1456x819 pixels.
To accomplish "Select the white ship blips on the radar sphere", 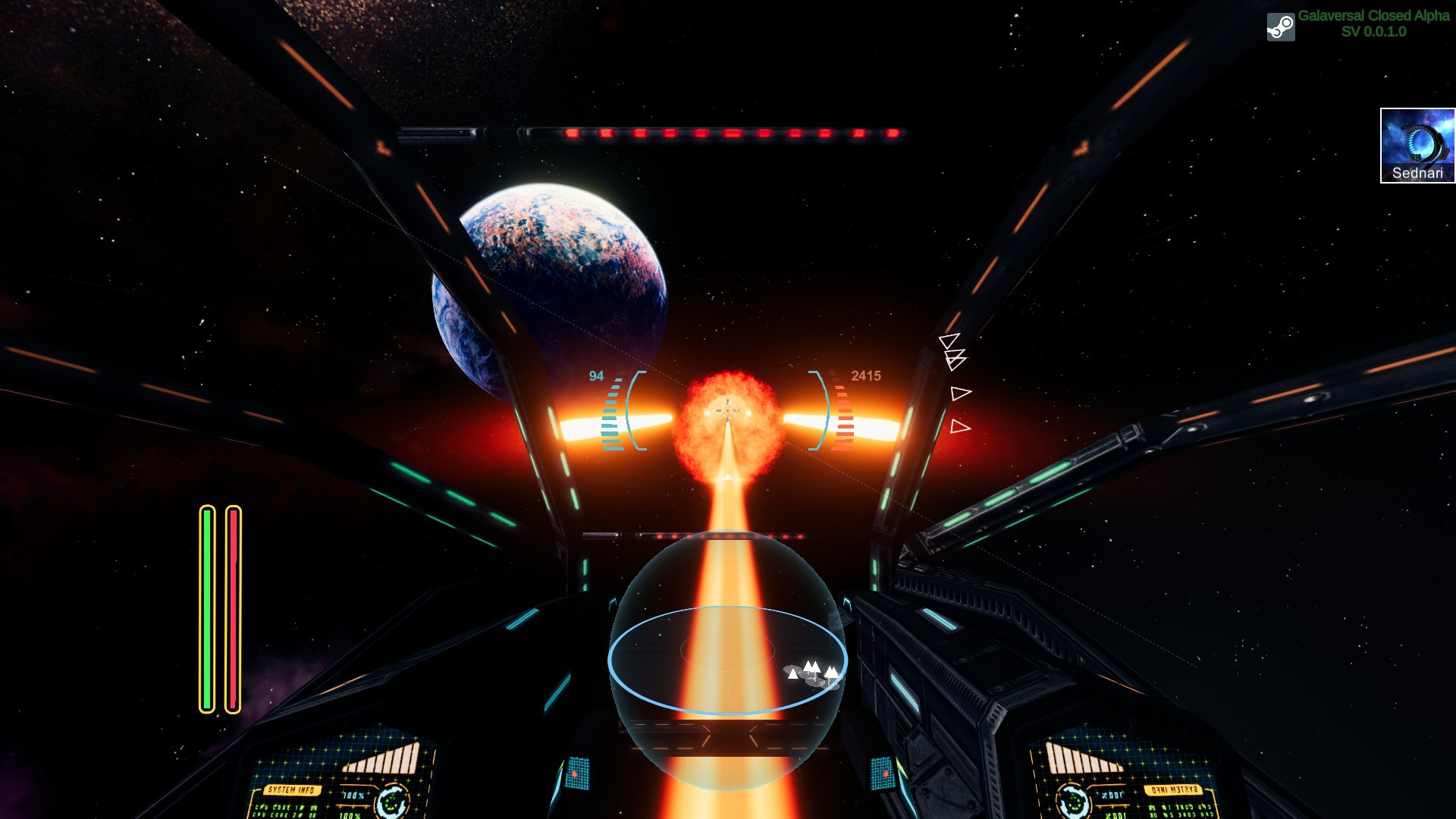I will tap(811, 671).
